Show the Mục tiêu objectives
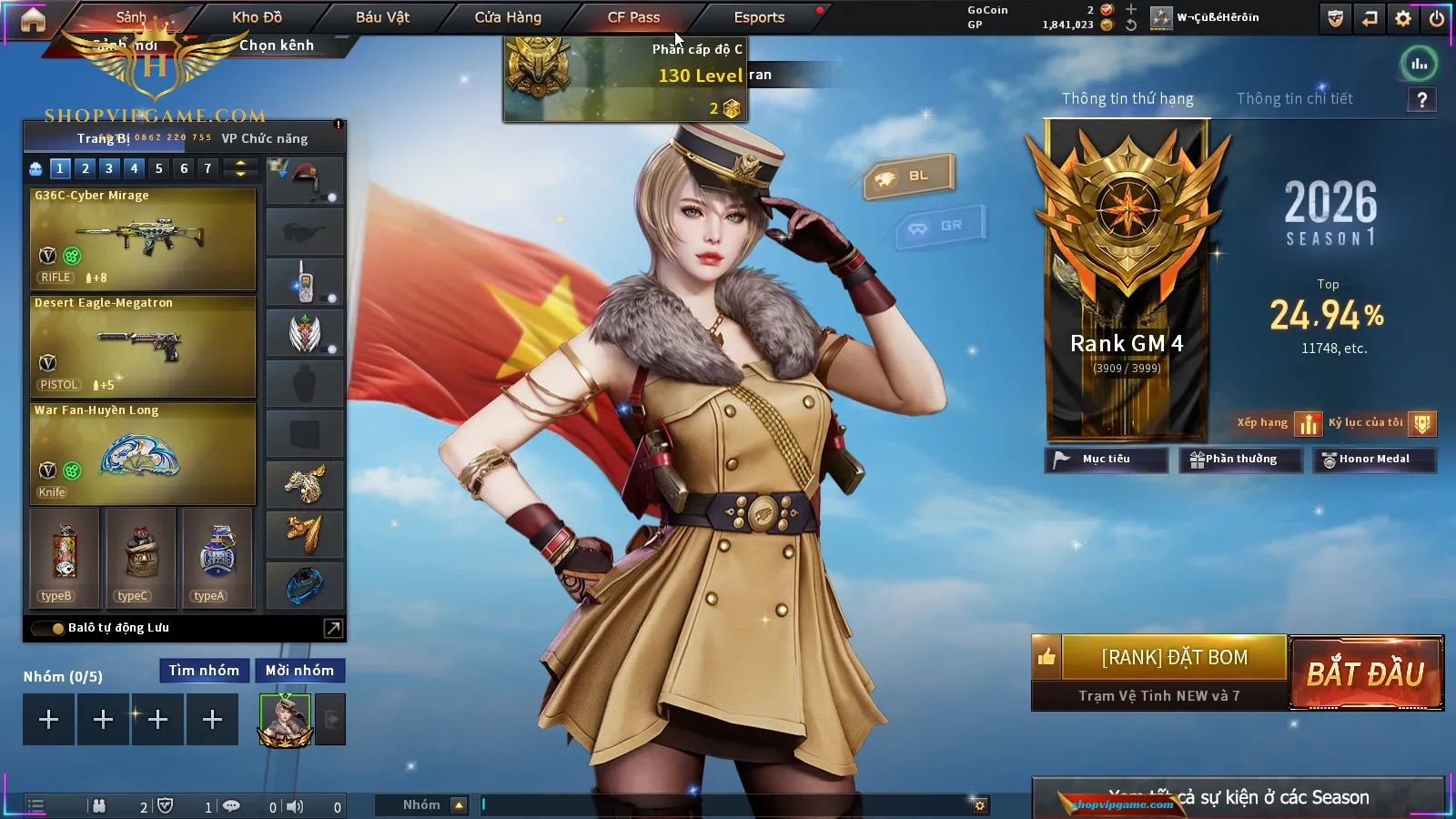1456x819 pixels. tap(1106, 460)
